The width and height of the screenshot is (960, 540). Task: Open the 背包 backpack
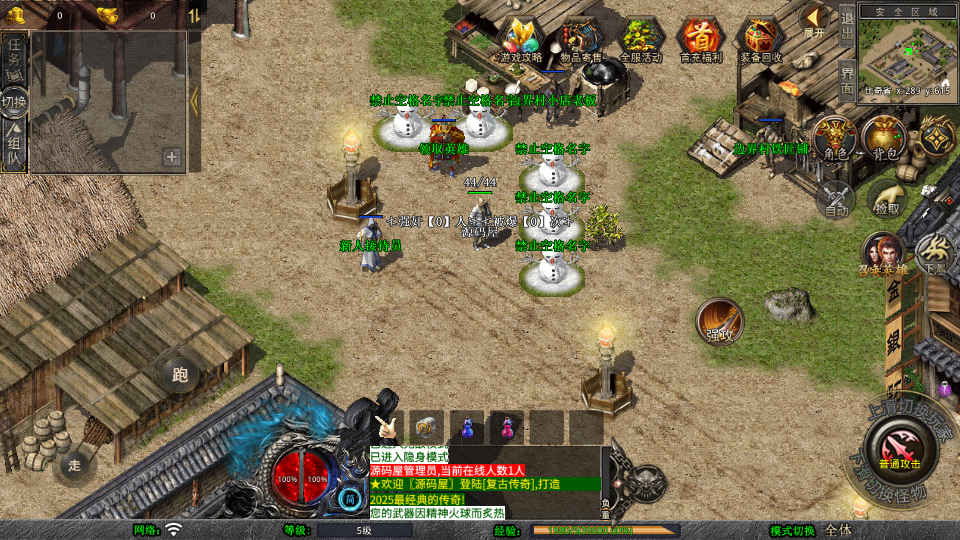(x=884, y=139)
